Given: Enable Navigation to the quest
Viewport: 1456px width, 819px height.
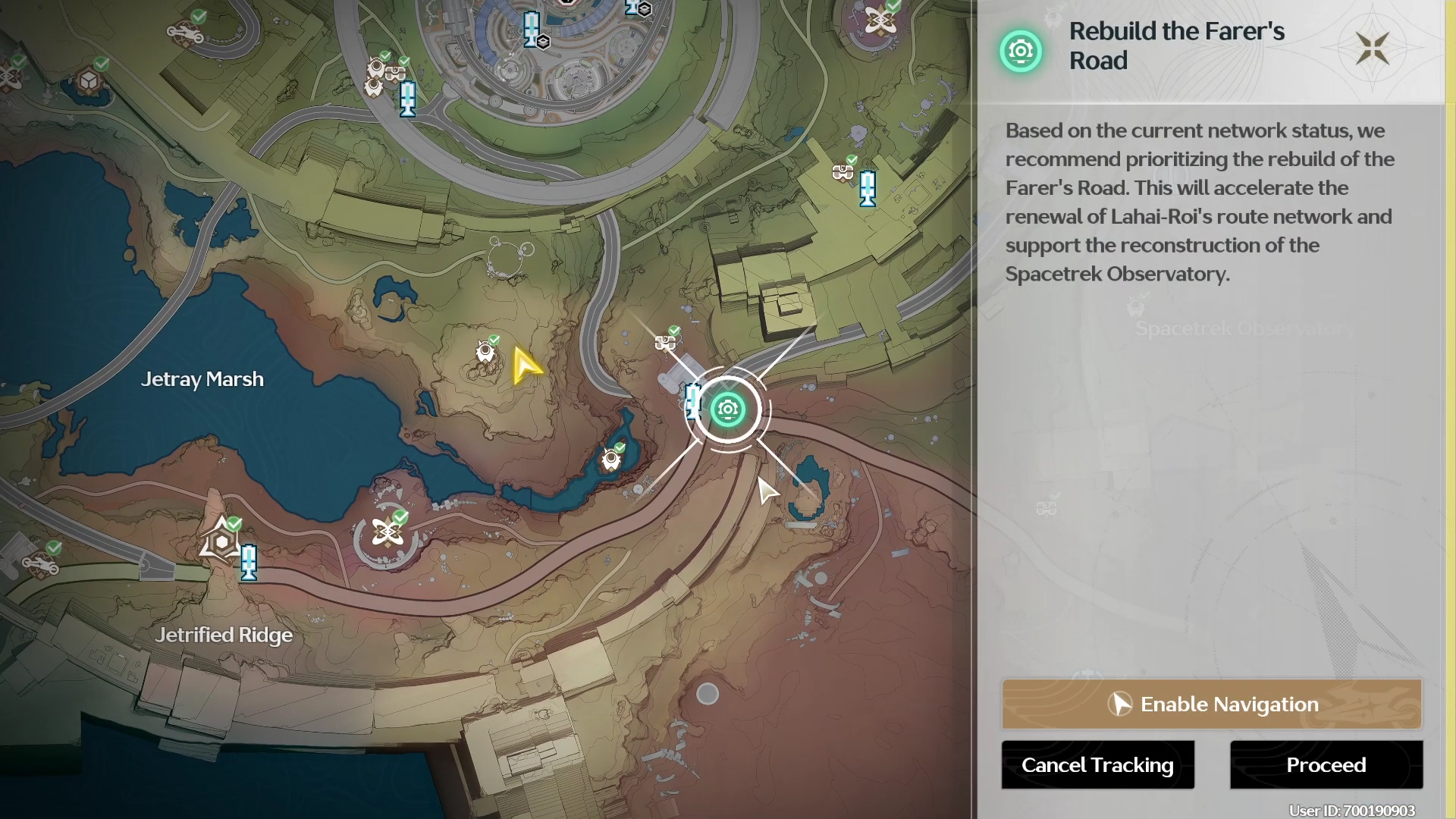Looking at the screenshot, I should point(1211,704).
